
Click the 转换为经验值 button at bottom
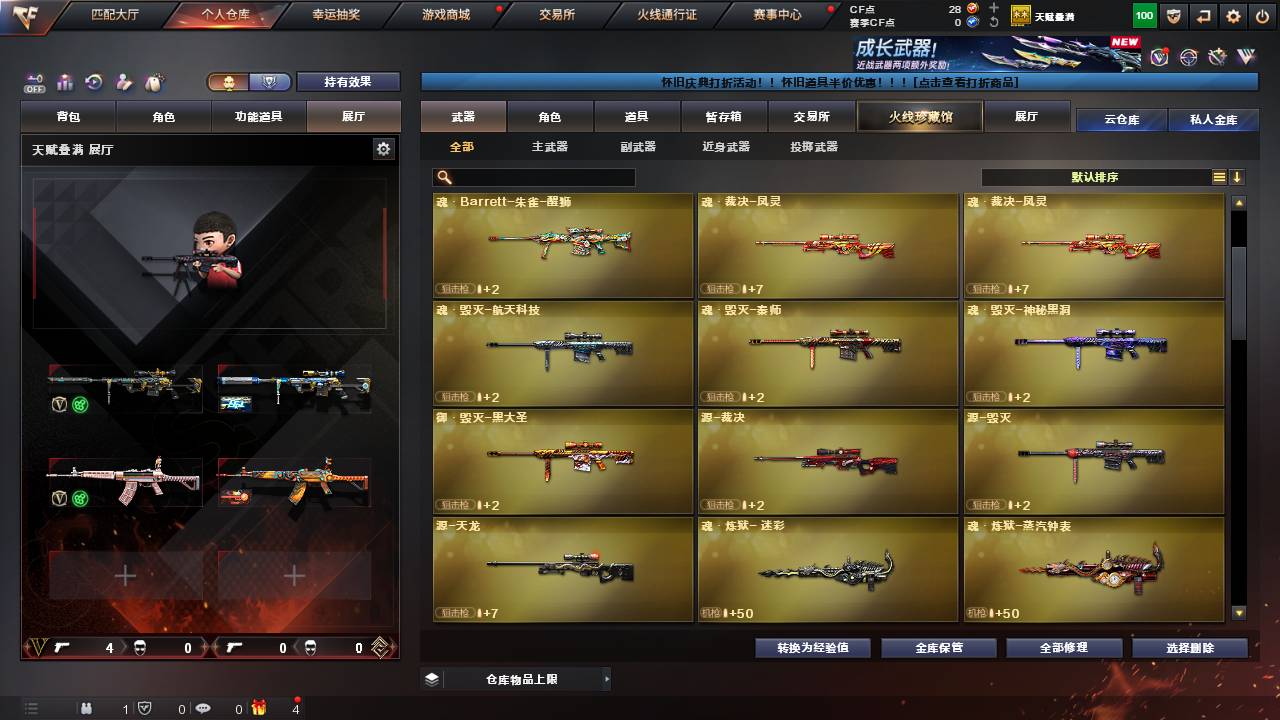(x=812, y=647)
